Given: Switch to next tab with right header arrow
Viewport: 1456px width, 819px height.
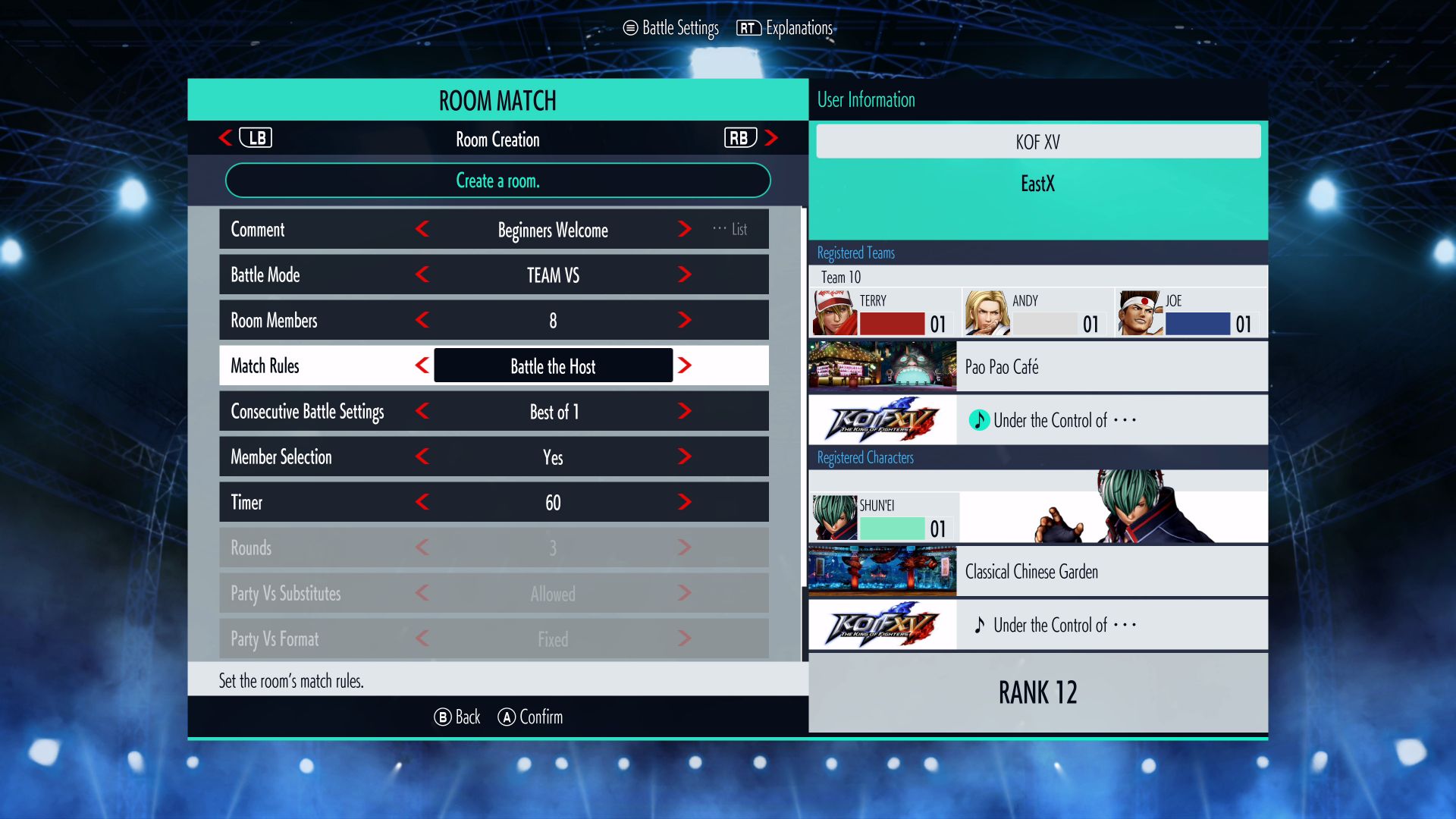Looking at the screenshot, I should tap(771, 138).
